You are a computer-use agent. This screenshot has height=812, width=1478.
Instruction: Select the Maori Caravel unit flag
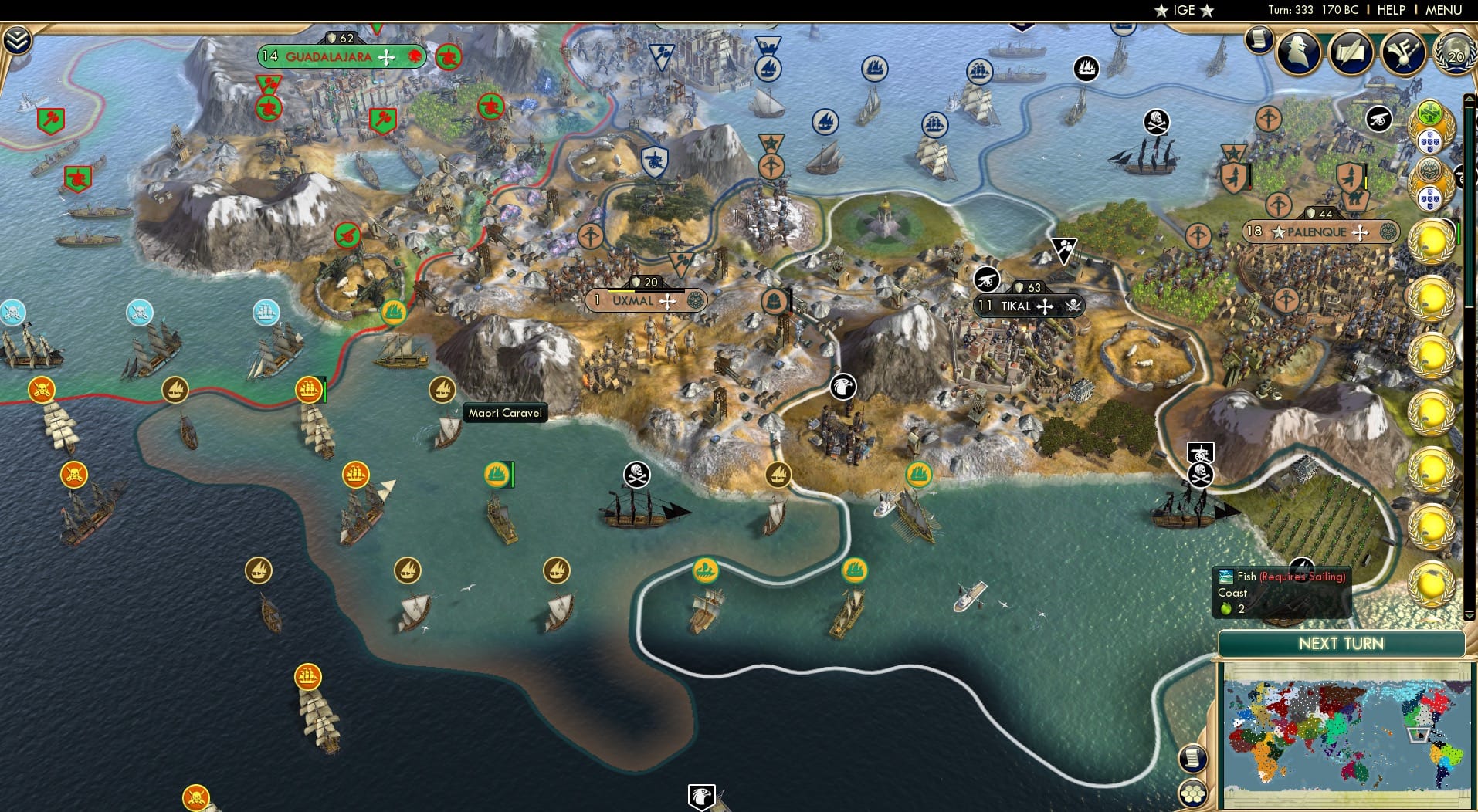point(442,390)
